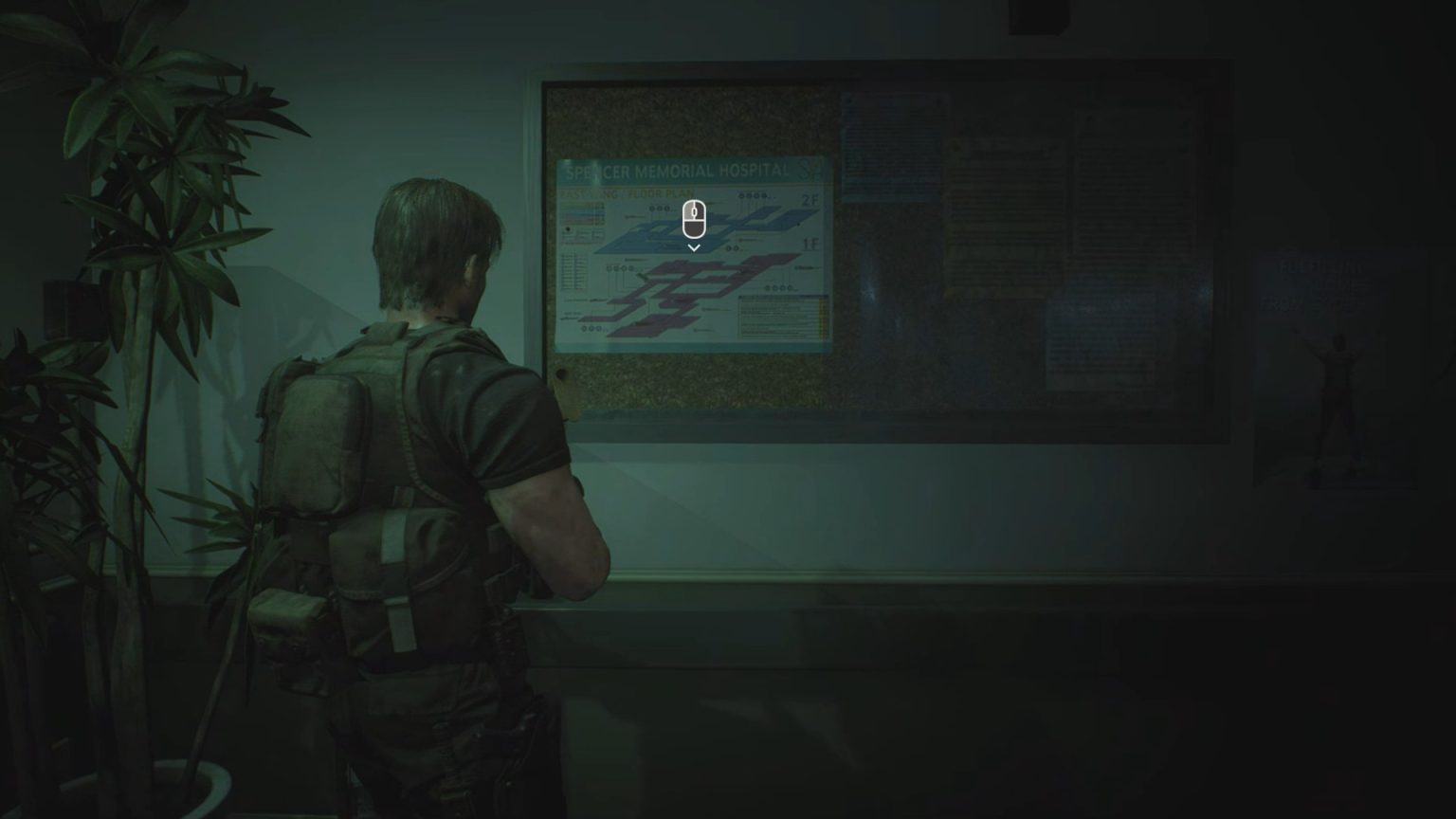Click the mouse interaction prompt icon
The width and height of the screenshot is (1456, 819).
[694, 220]
